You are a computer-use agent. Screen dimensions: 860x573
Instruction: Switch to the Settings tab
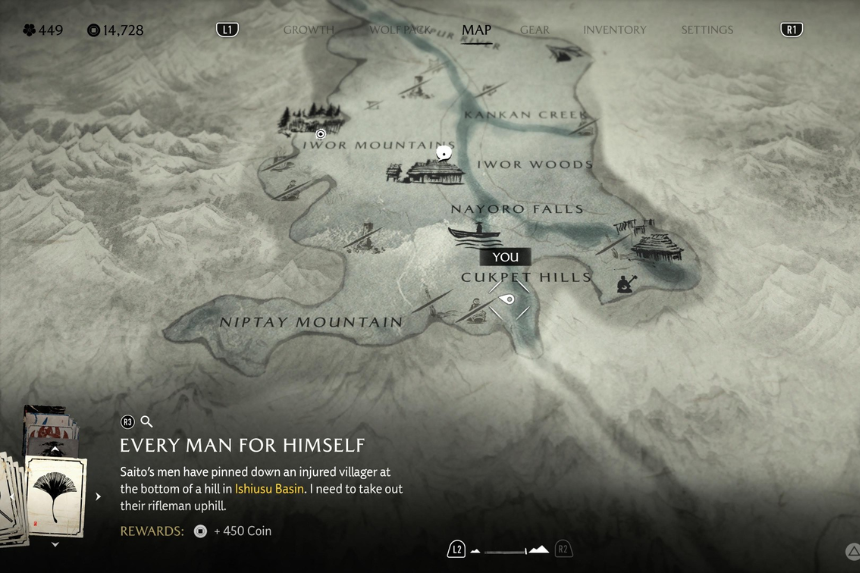coord(707,30)
